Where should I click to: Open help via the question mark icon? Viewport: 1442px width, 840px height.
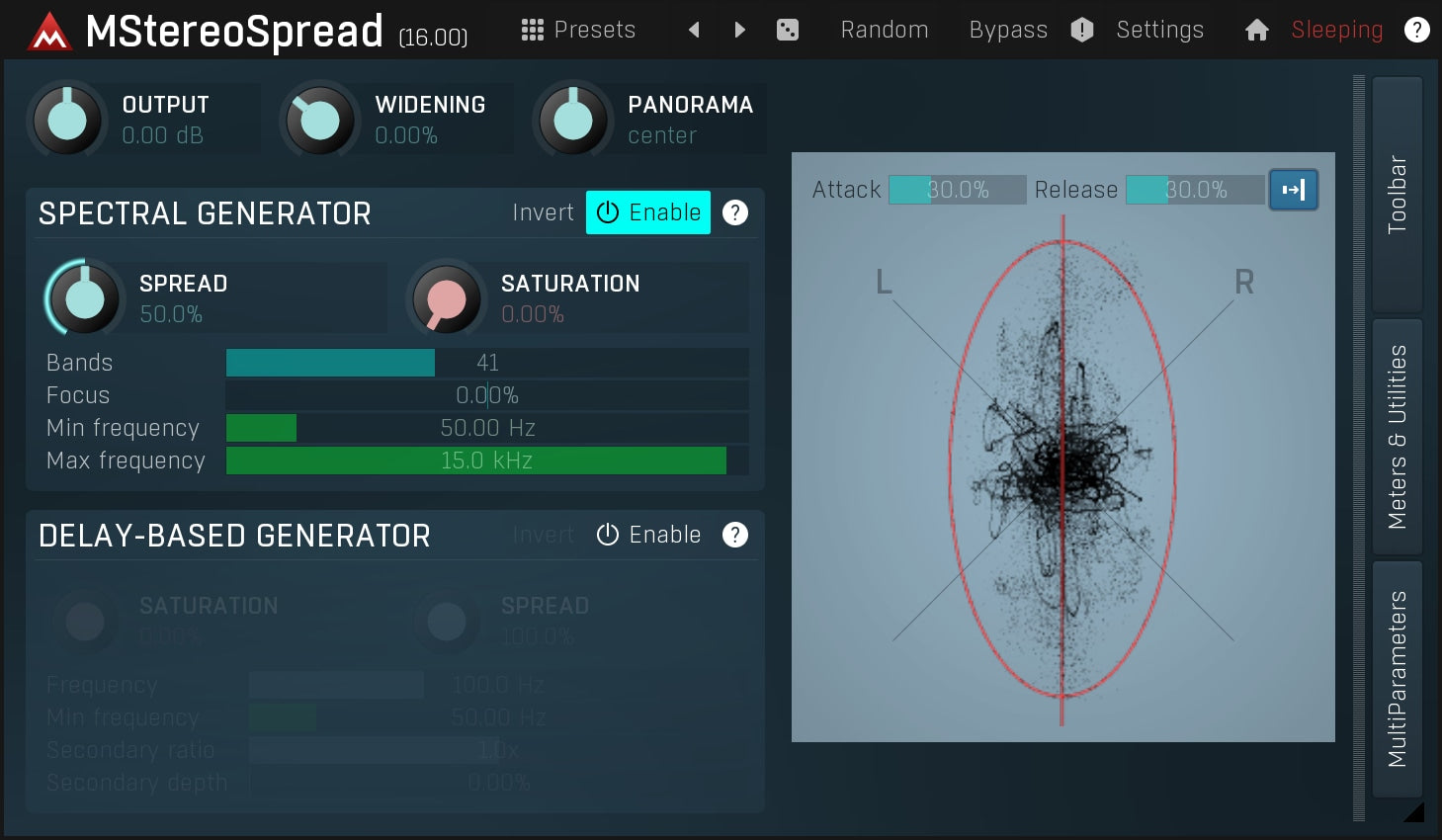(1416, 30)
